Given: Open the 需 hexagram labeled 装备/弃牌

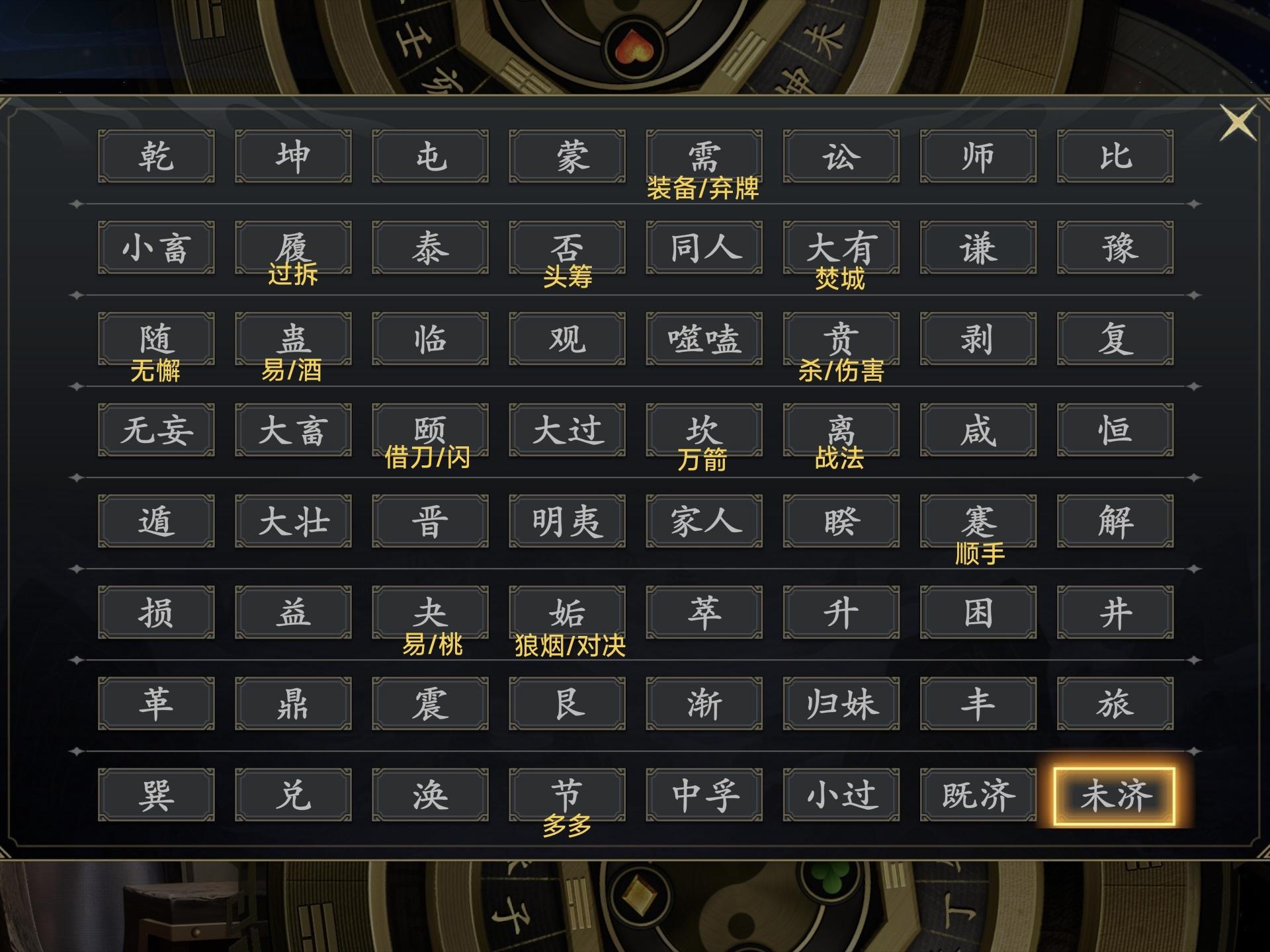Looking at the screenshot, I should click(703, 156).
